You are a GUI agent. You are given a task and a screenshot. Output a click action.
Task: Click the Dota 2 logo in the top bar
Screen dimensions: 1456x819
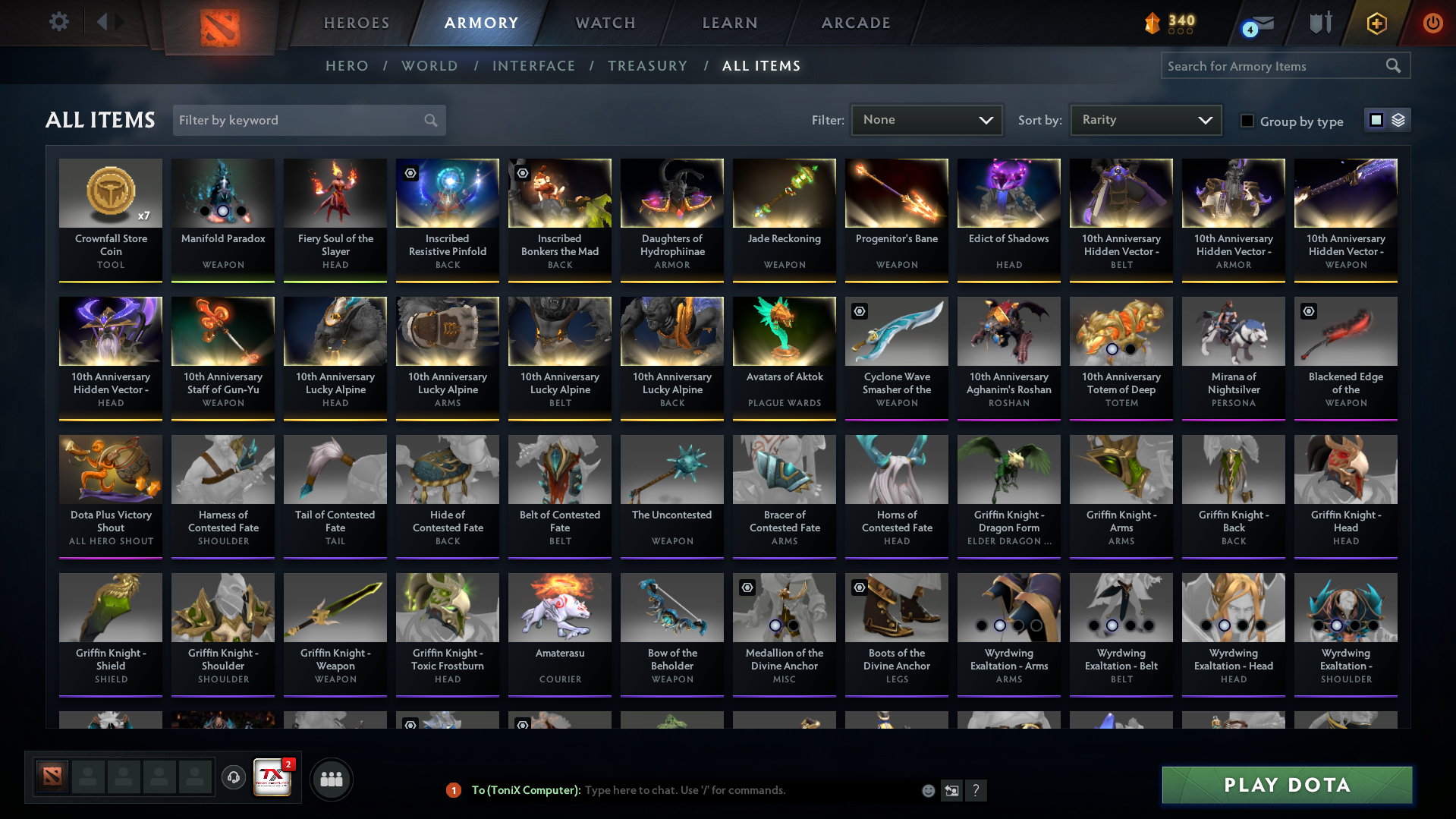coord(219,23)
